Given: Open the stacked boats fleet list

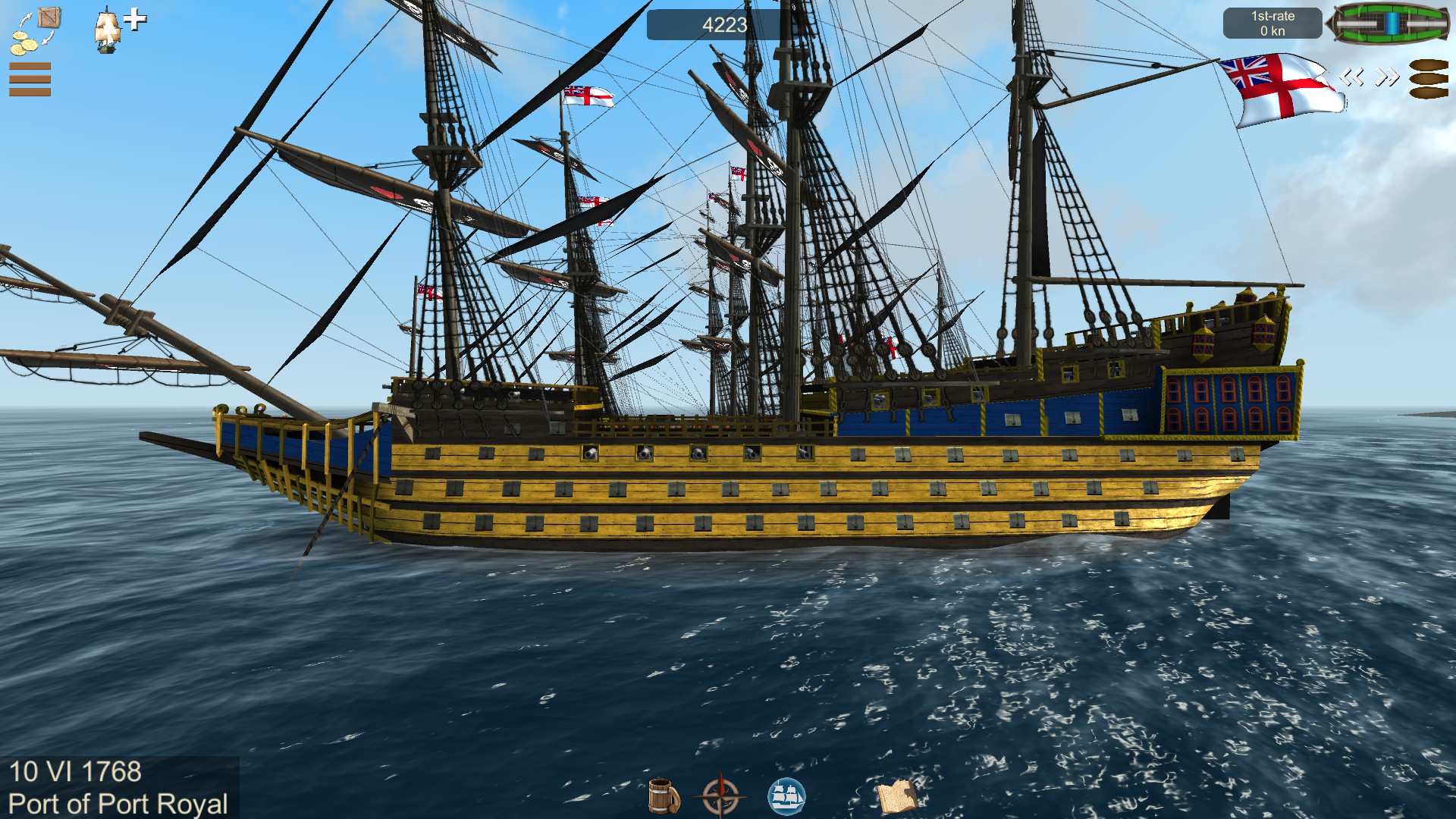Looking at the screenshot, I should pyautogui.click(x=1429, y=79).
